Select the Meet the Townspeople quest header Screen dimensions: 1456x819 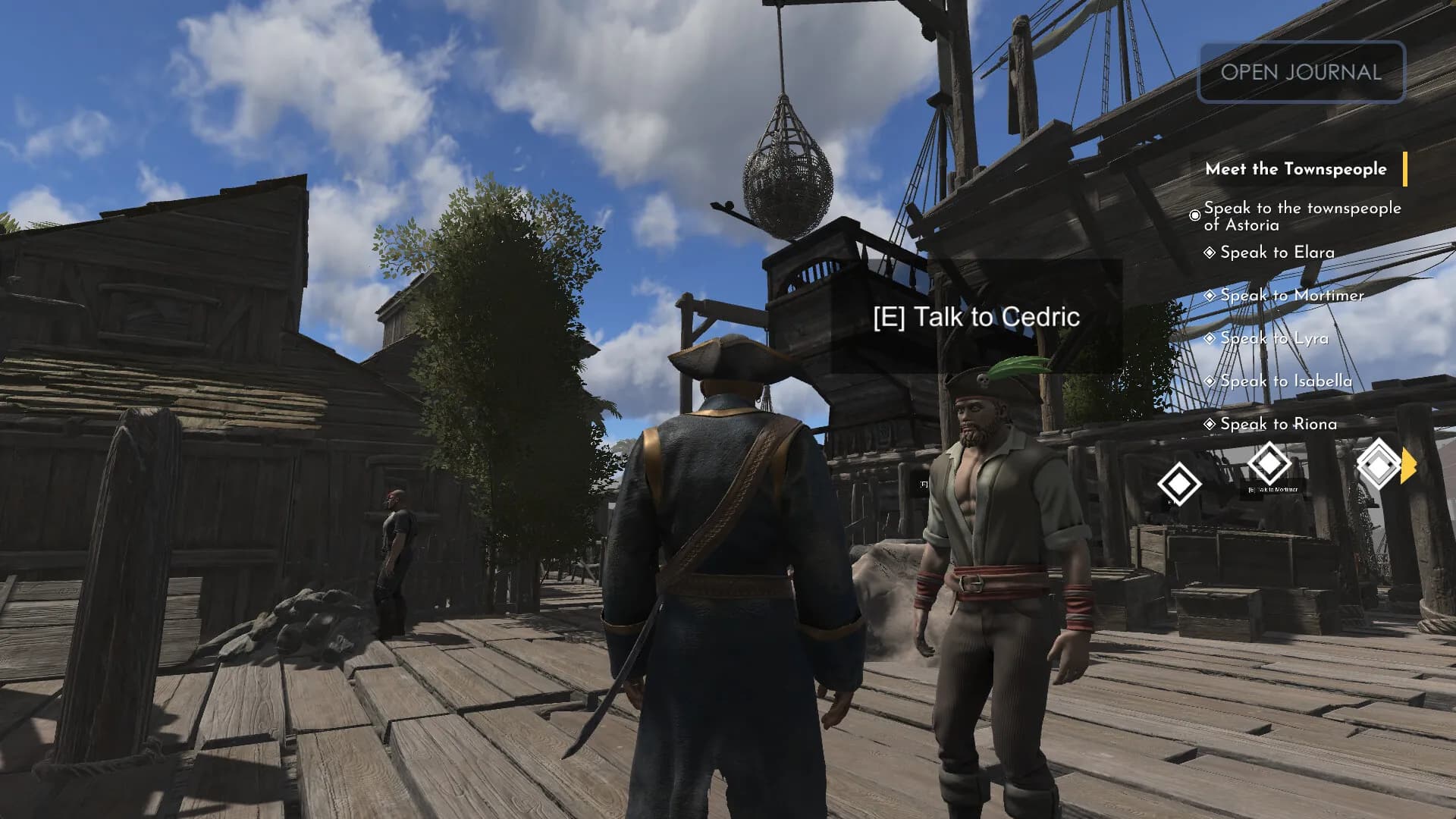pos(1297,170)
